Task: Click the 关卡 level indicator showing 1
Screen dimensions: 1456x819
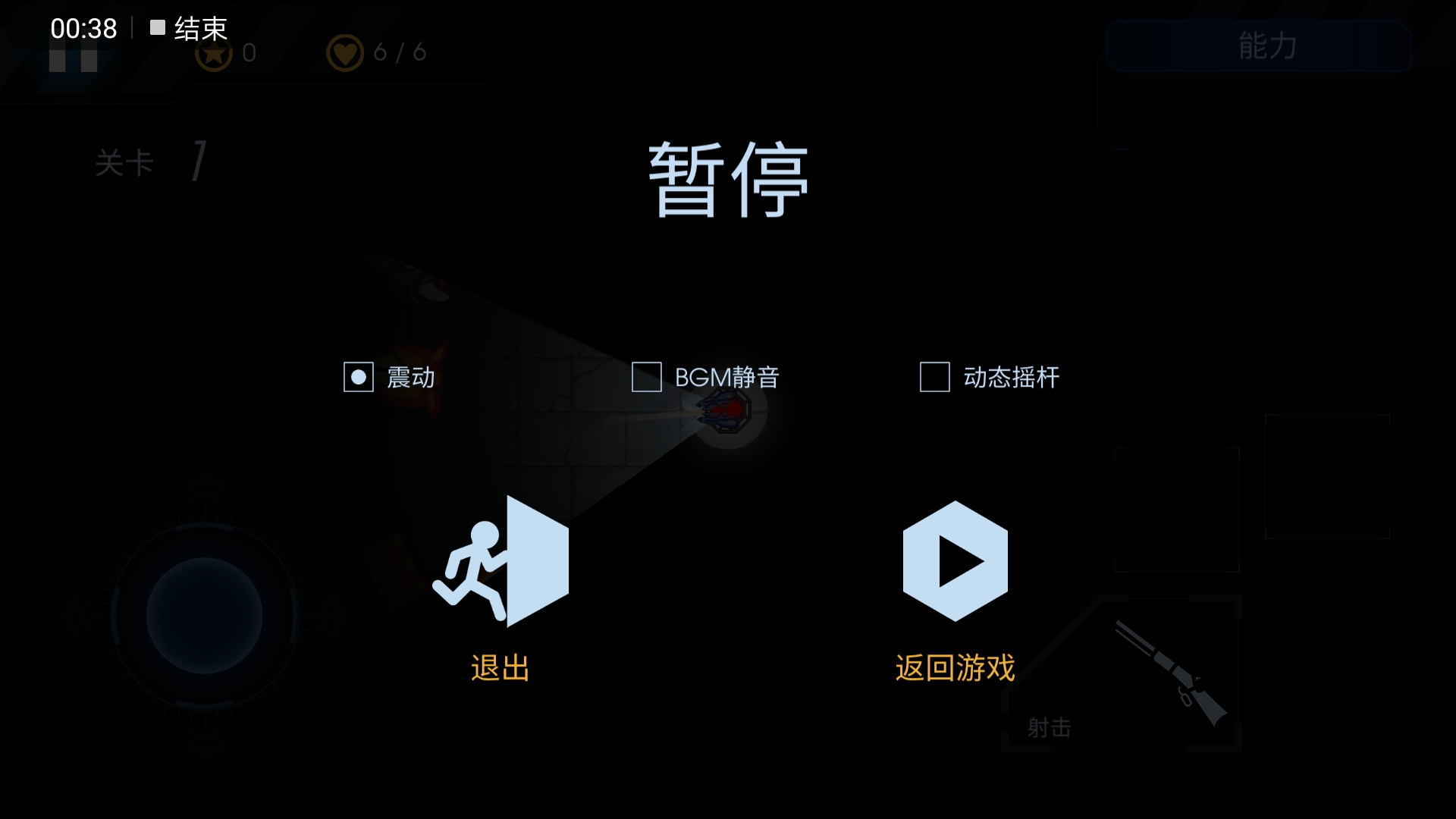Action: pyautogui.click(x=152, y=161)
